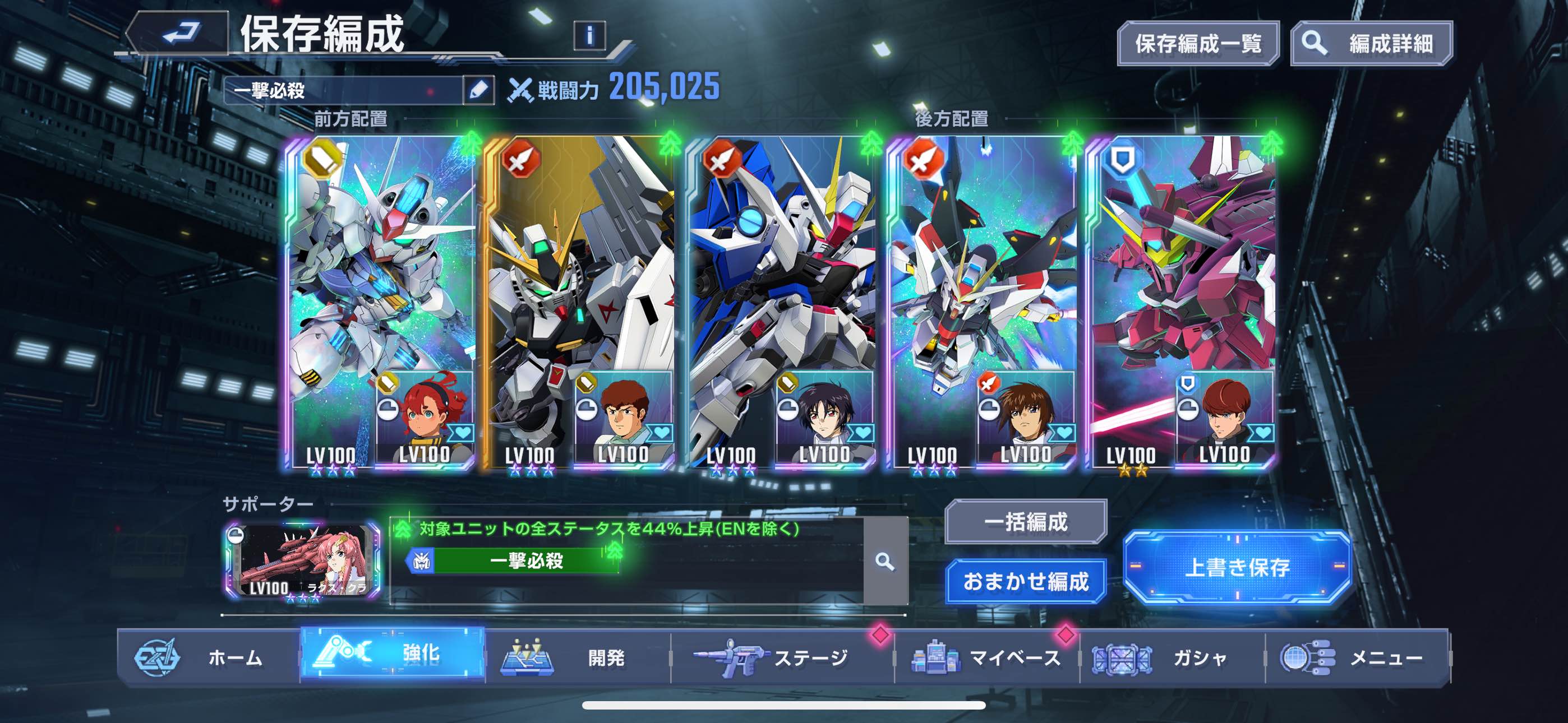Open the ガシャ tab

click(1172, 658)
